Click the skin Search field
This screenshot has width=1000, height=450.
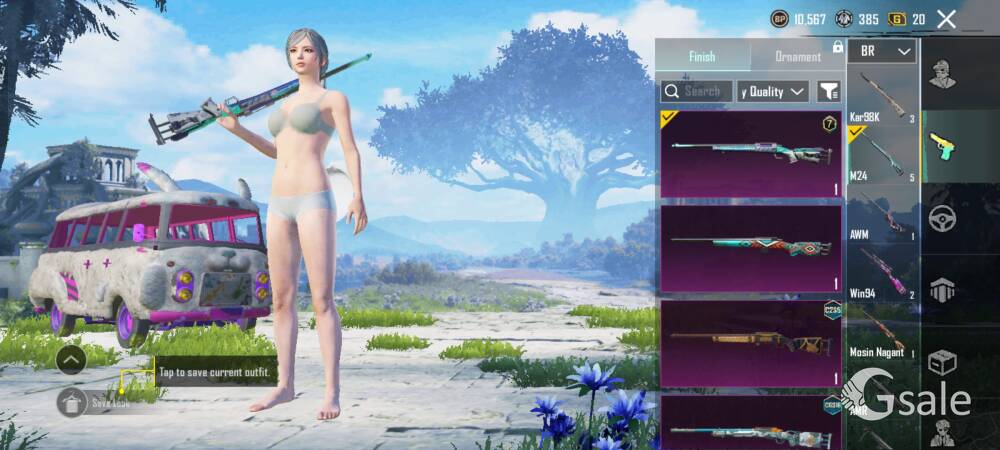click(696, 91)
